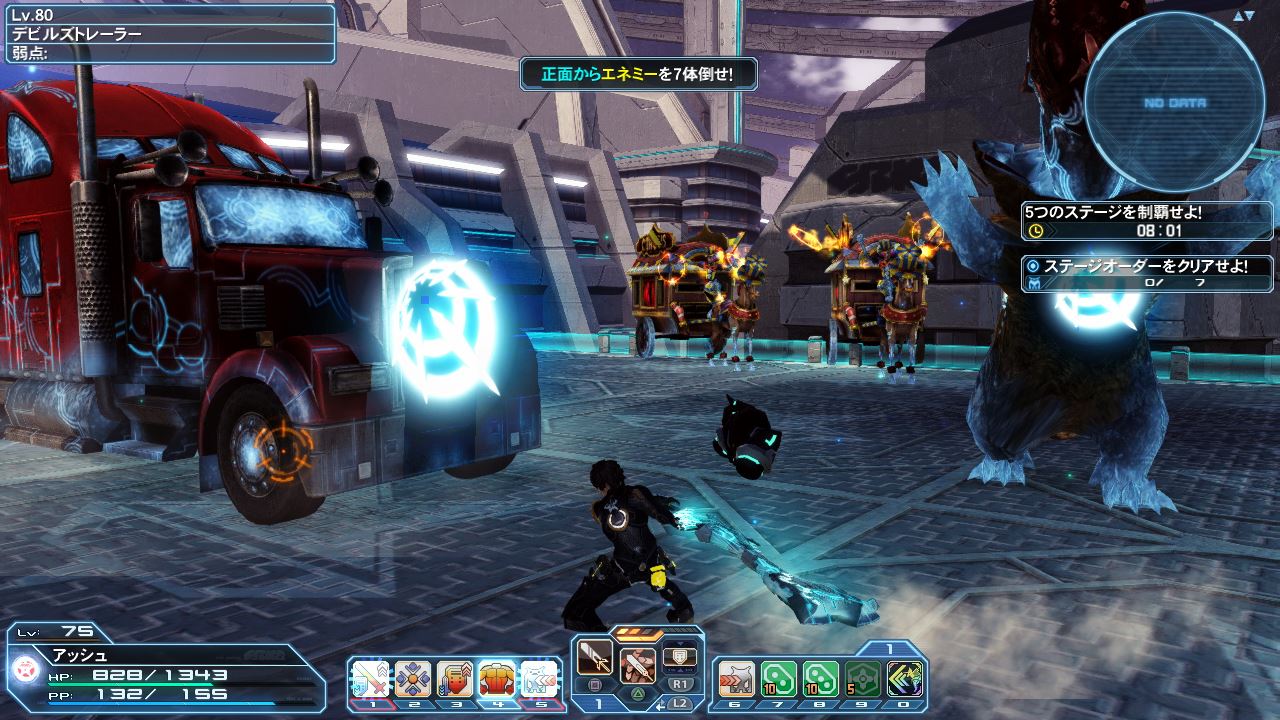This screenshot has height=720, width=1280.
Task: Activate the rainbow arrow skill in slot 0
Action: tap(905, 678)
